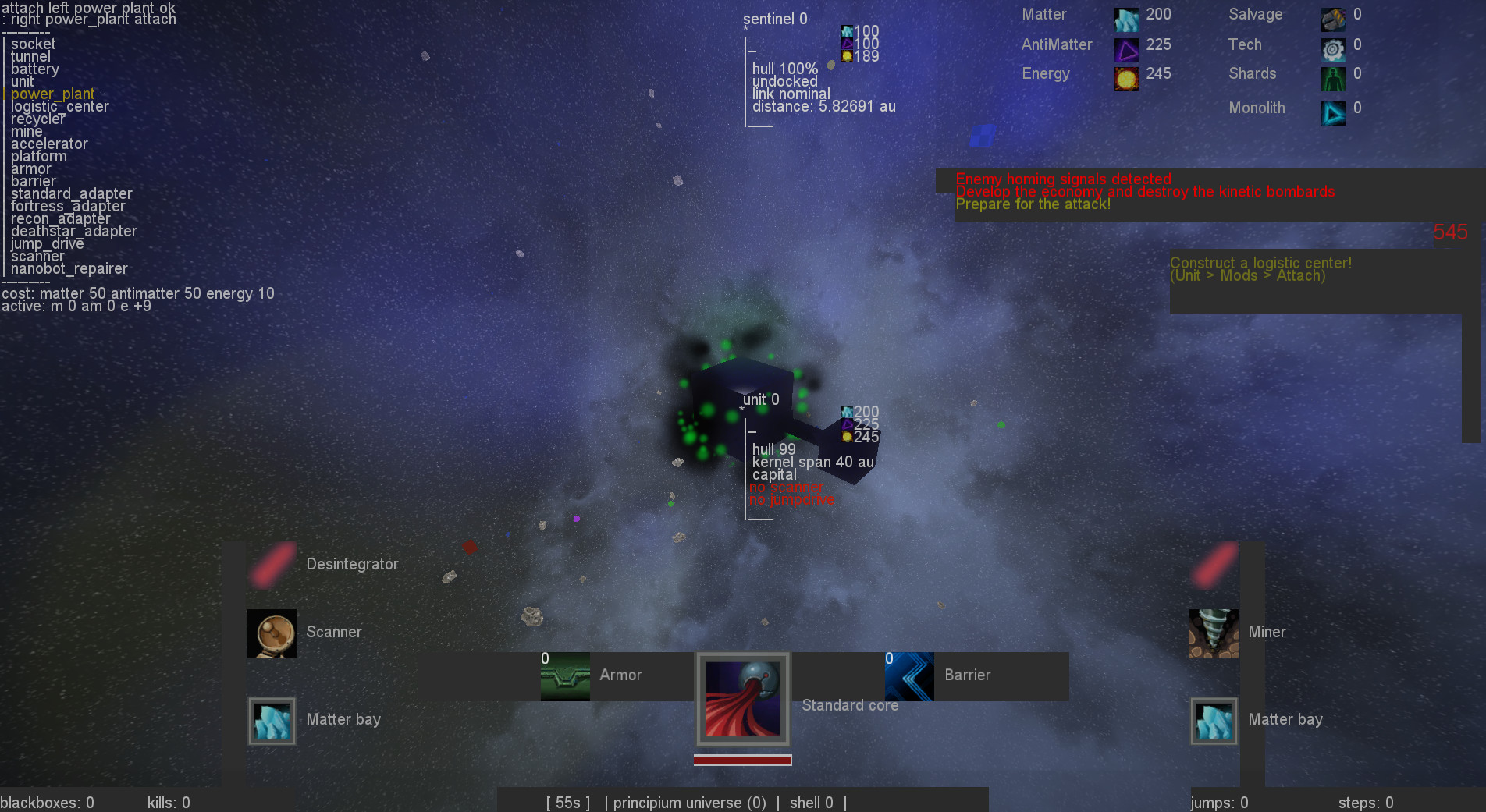The image size is (1486, 812).
Task: Click the shell 0 status entry
Action: click(811, 803)
